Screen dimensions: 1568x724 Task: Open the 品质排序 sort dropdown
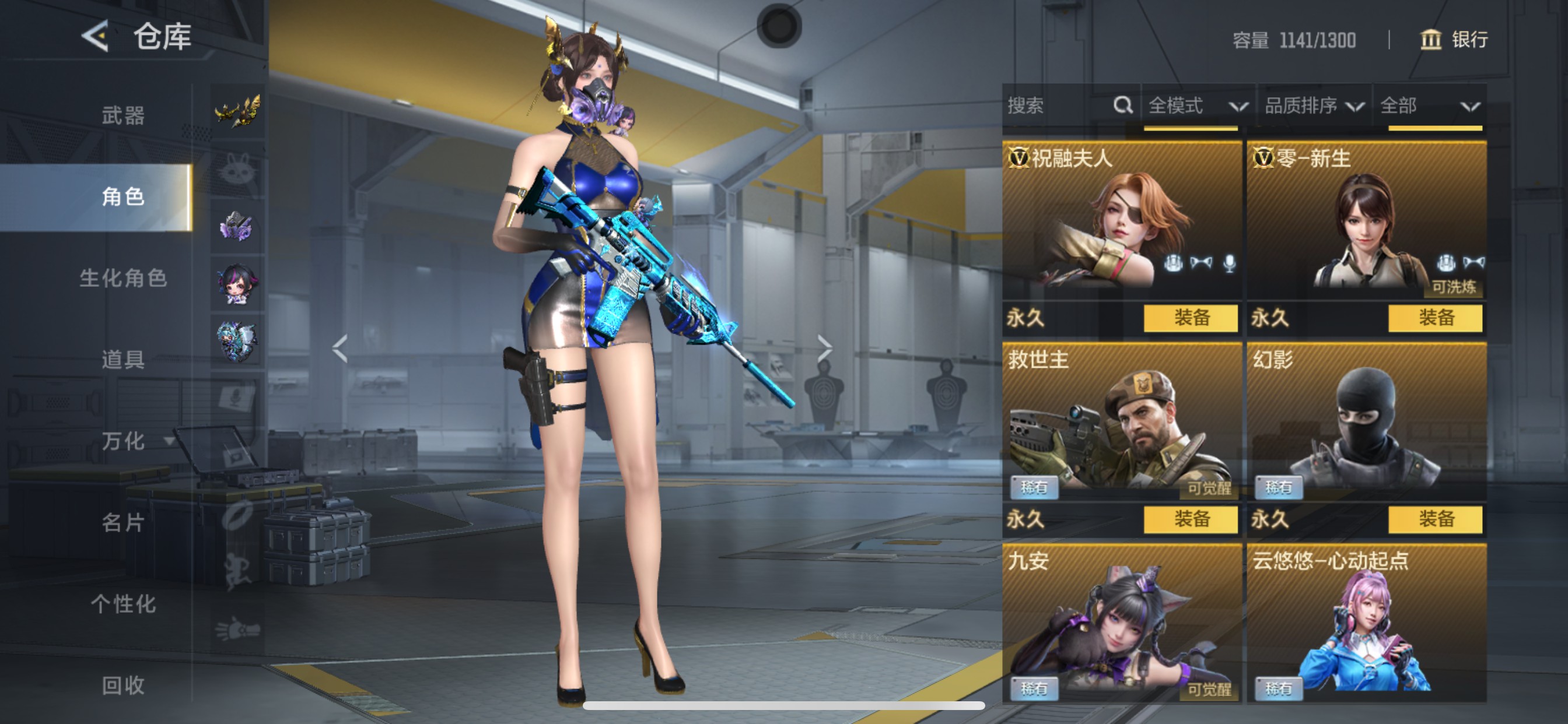click(1314, 107)
